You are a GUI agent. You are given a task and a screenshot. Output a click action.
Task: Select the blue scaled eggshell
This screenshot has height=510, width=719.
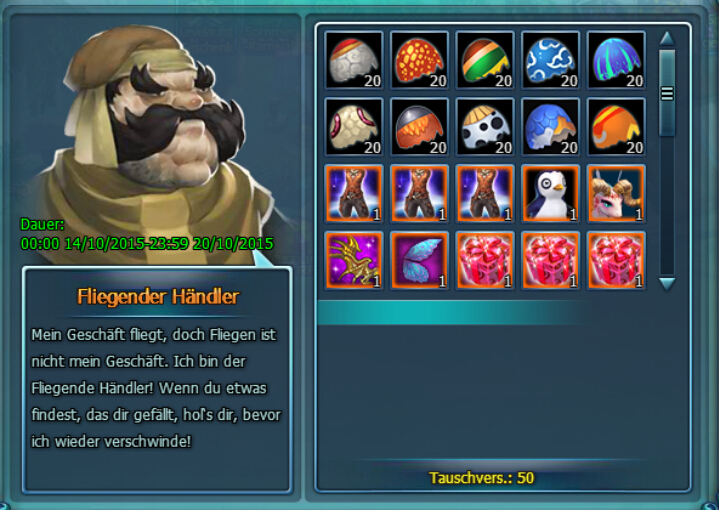550,127
